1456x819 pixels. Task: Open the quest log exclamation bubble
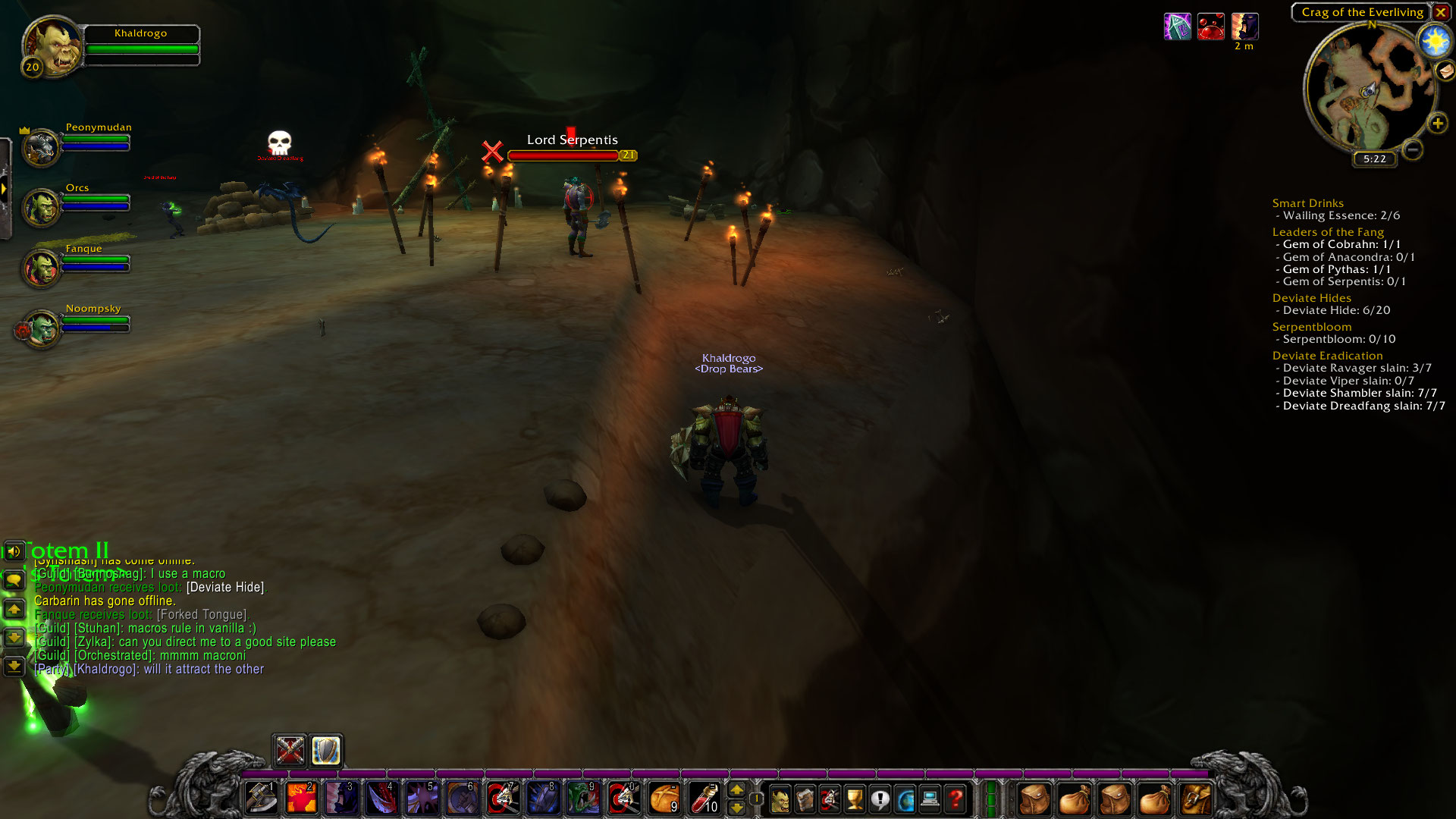(880, 799)
